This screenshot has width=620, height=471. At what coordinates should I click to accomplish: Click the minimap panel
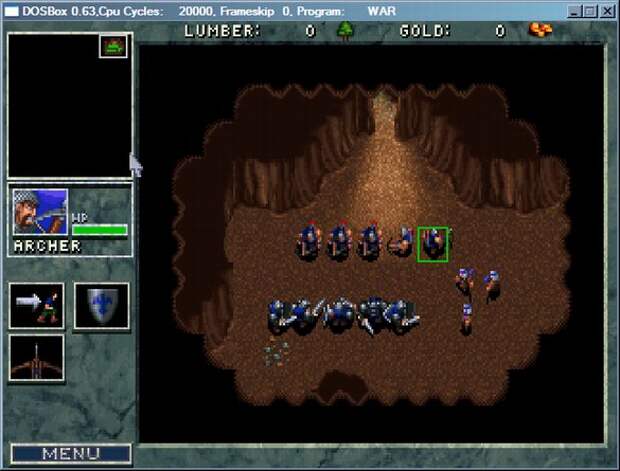pyautogui.click(x=70, y=105)
